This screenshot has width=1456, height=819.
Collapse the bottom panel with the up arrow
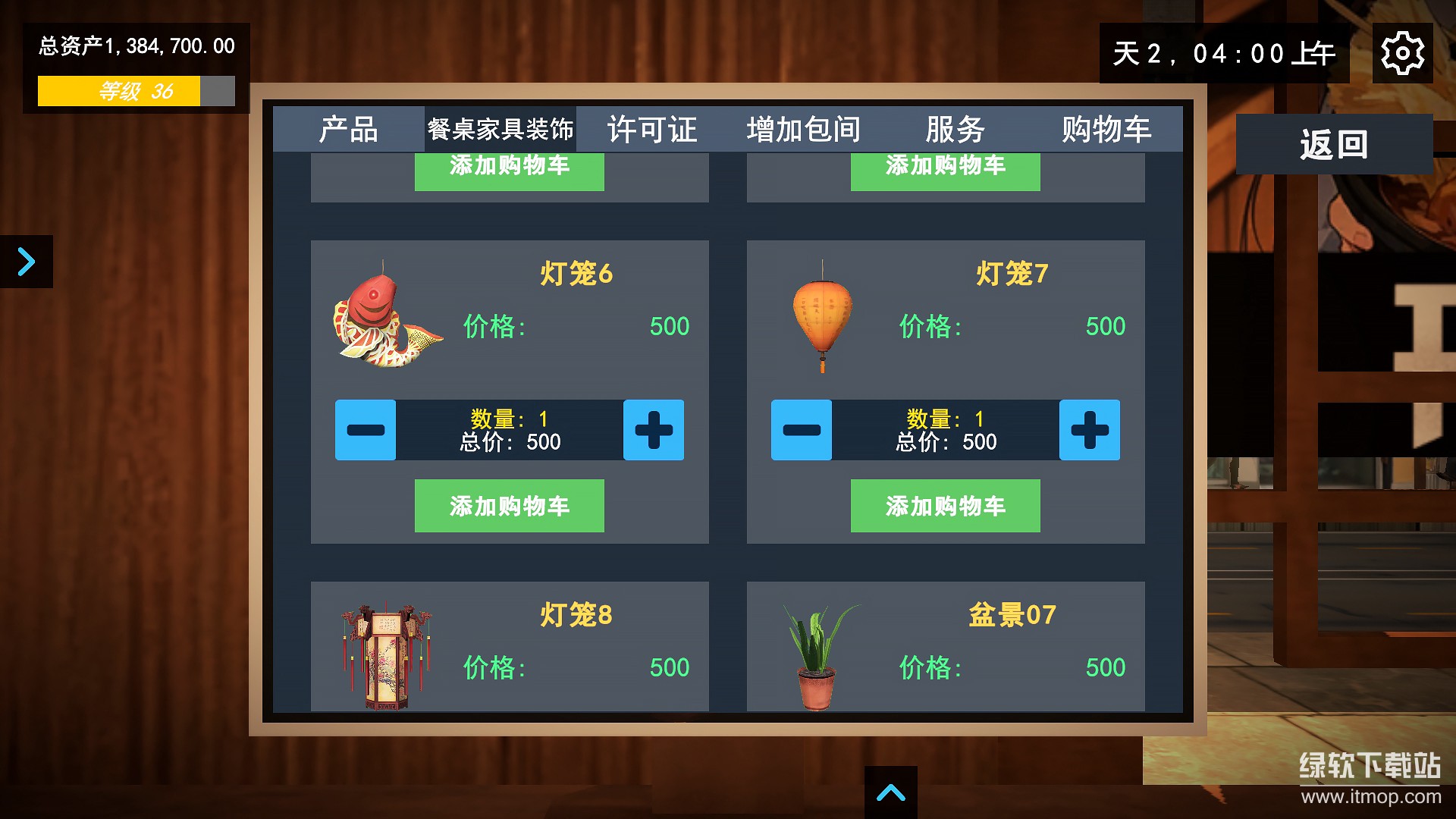(x=892, y=793)
